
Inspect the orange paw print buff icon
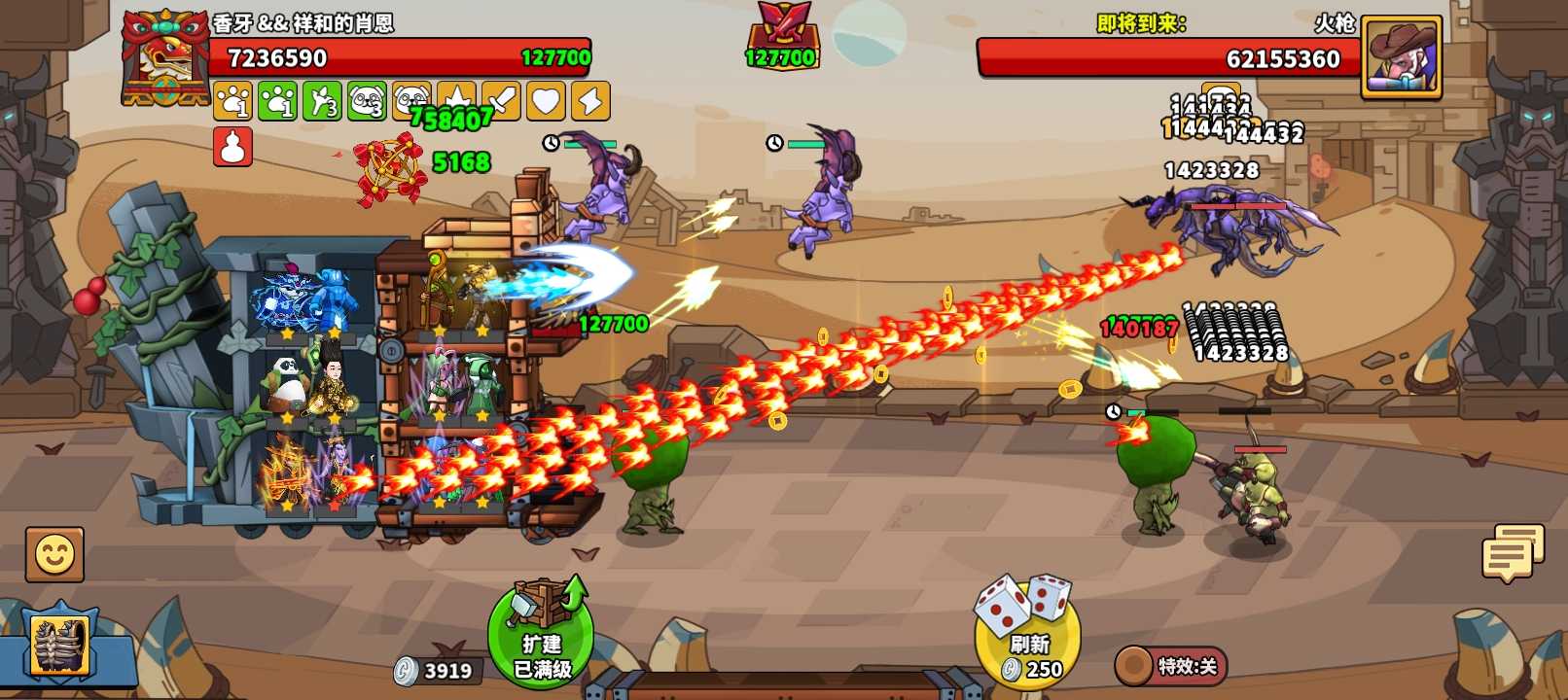(232, 101)
